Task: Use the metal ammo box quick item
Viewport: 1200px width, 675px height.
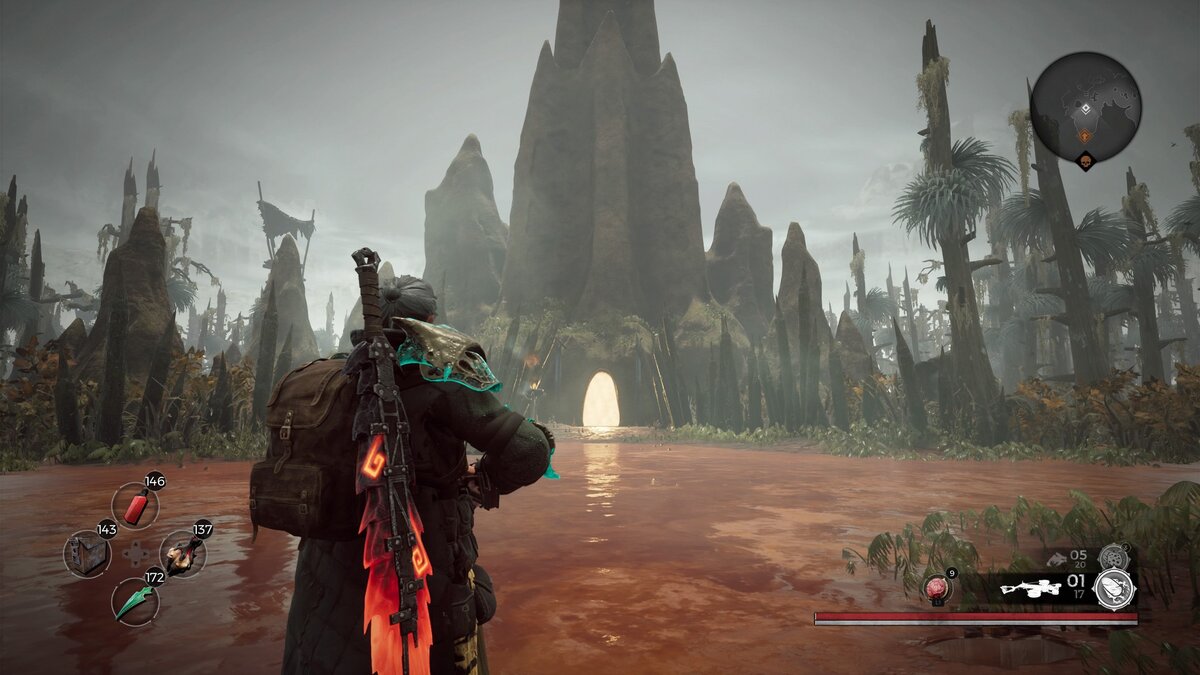Action: pyautogui.click(x=87, y=554)
